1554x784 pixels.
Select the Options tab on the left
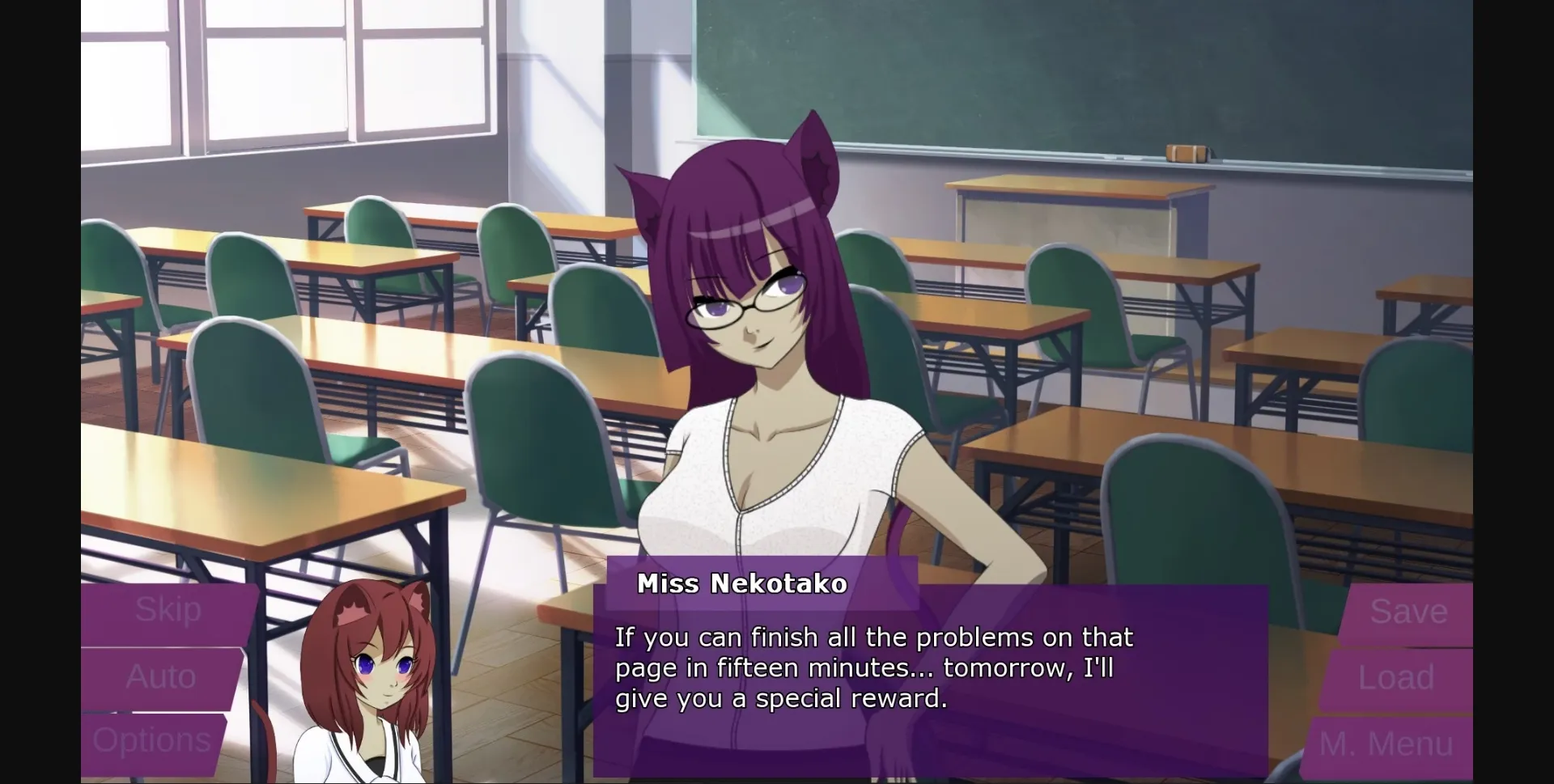[154, 739]
